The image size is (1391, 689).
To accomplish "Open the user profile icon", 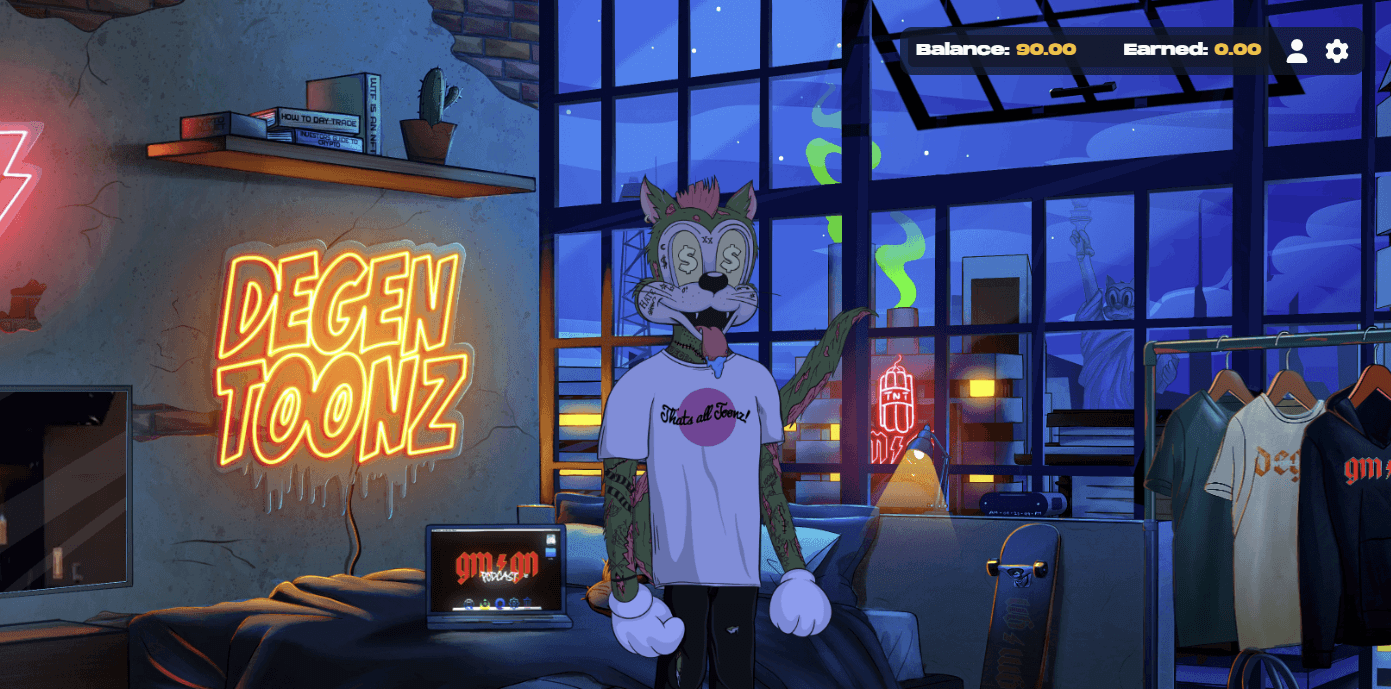I will pos(1297,50).
